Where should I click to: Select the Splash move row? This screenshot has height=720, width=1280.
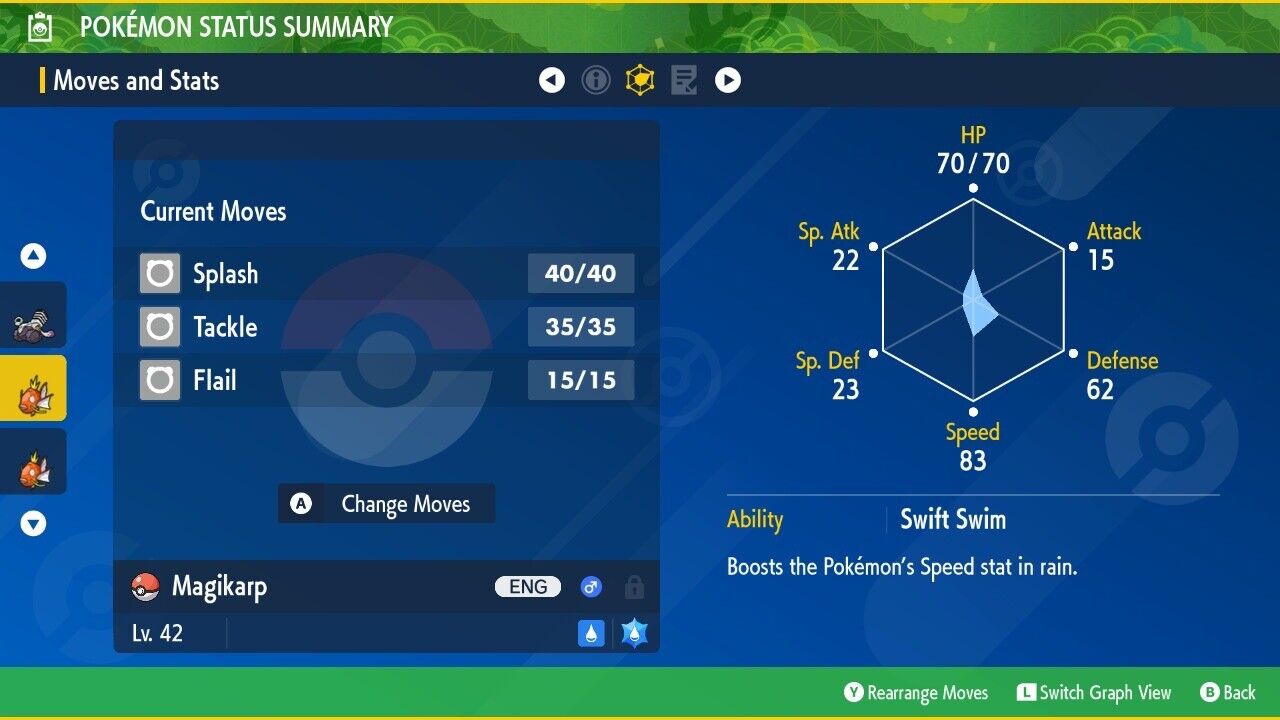(386, 273)
